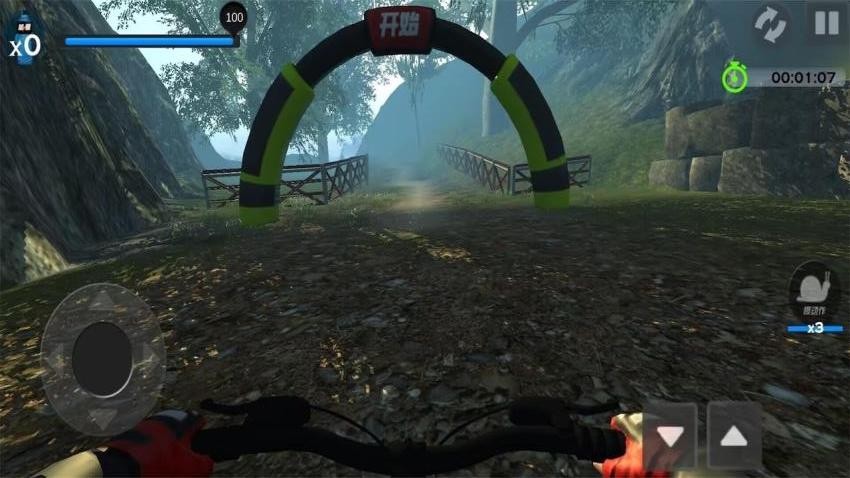Pause the game
850x478 pixels.
point(826,23)
